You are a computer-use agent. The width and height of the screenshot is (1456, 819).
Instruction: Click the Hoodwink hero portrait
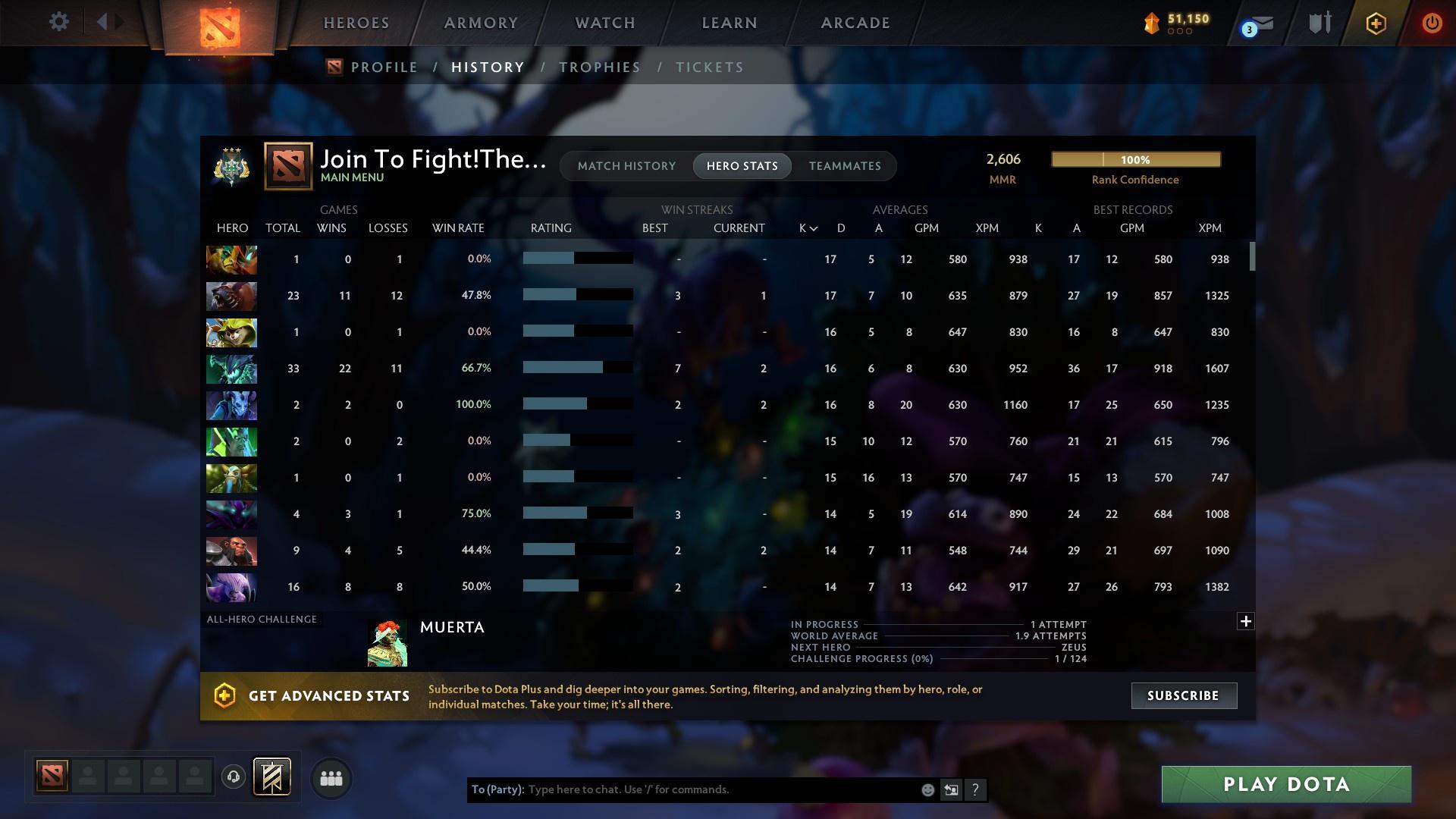tap(231, 332)
